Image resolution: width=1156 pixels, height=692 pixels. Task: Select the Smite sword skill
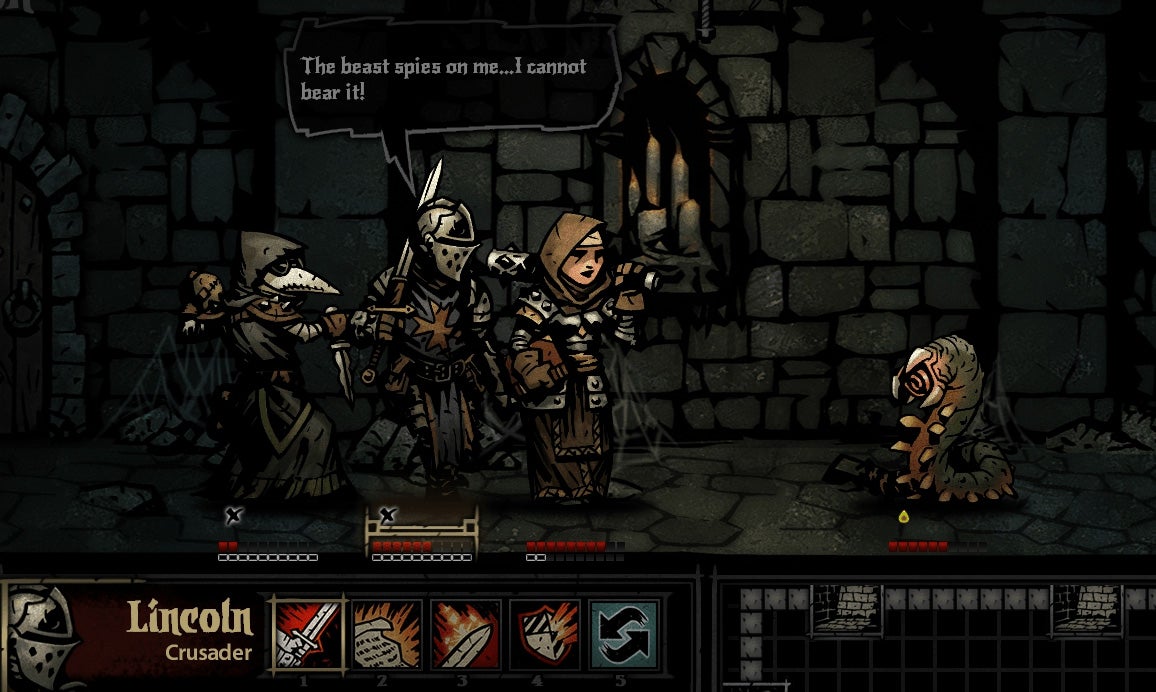pos(308,633)
